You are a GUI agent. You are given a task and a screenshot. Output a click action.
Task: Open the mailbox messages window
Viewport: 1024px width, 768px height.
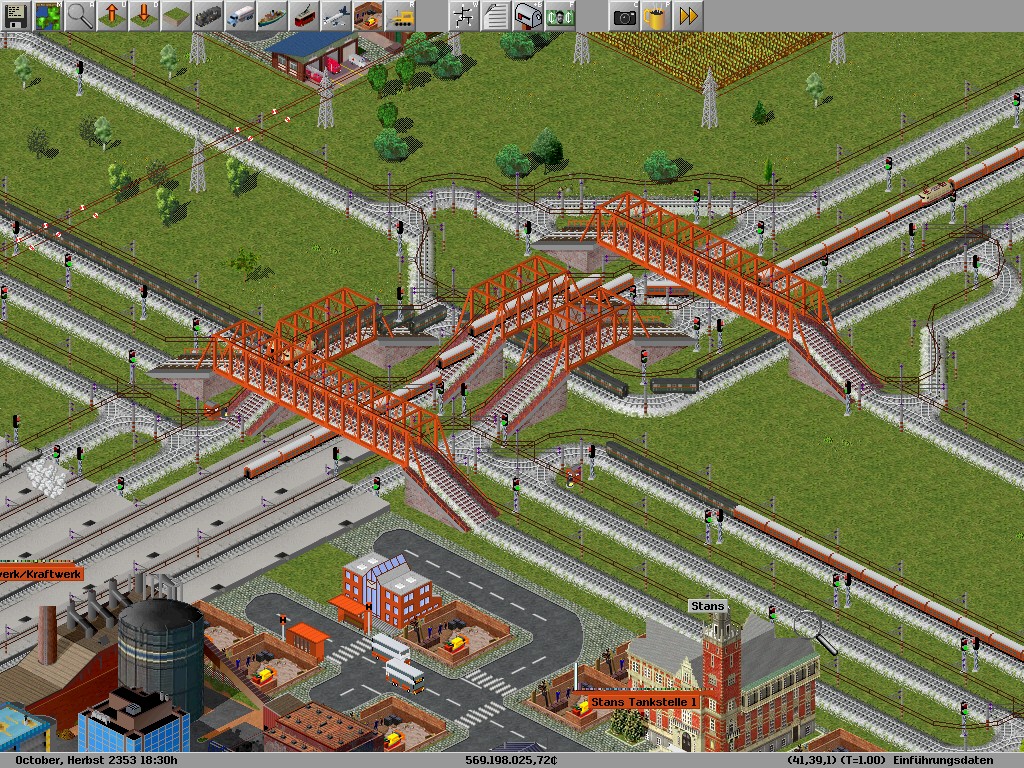[527, 16]
